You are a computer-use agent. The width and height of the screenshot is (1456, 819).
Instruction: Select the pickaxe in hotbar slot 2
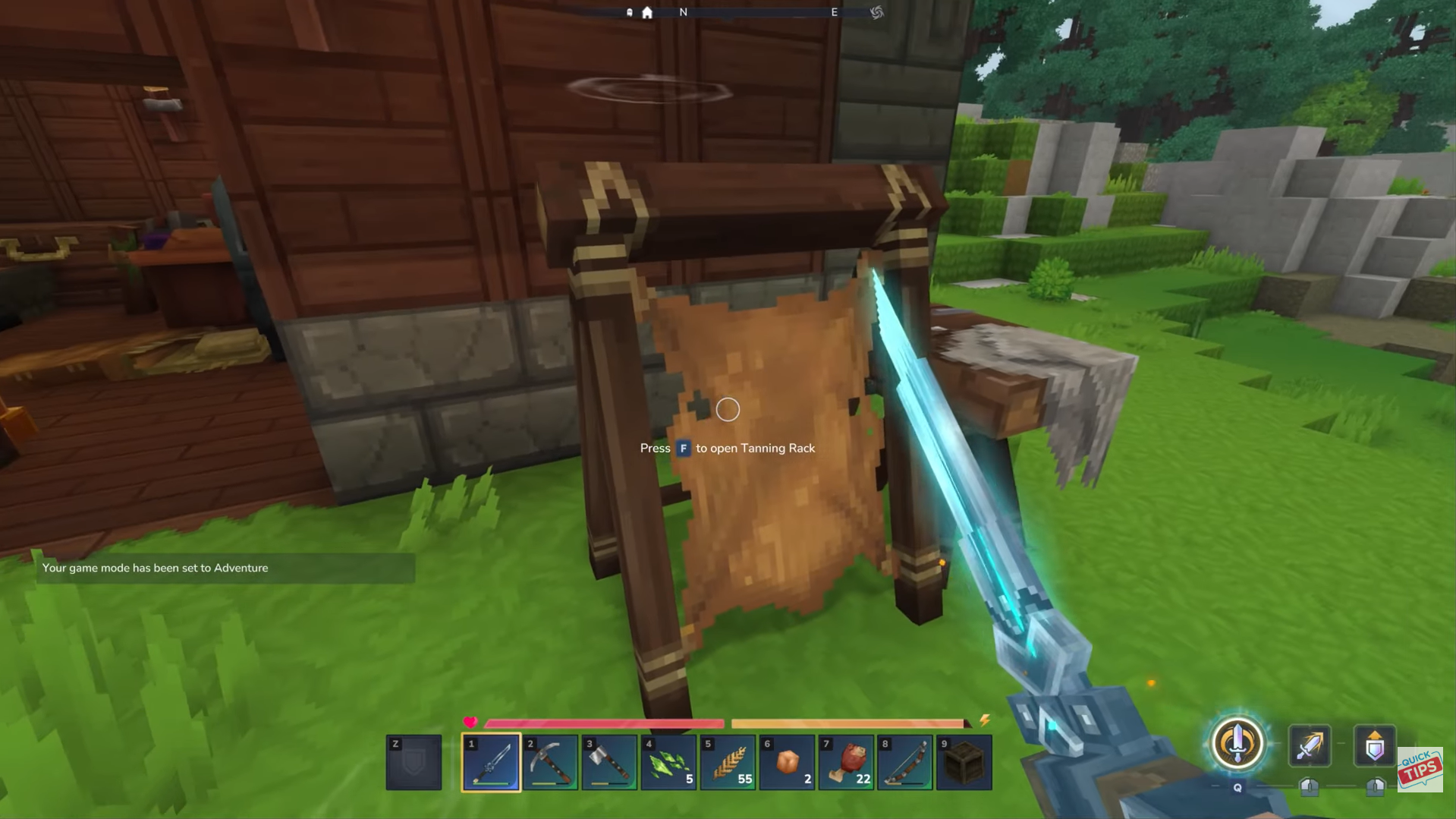(549, 762)
